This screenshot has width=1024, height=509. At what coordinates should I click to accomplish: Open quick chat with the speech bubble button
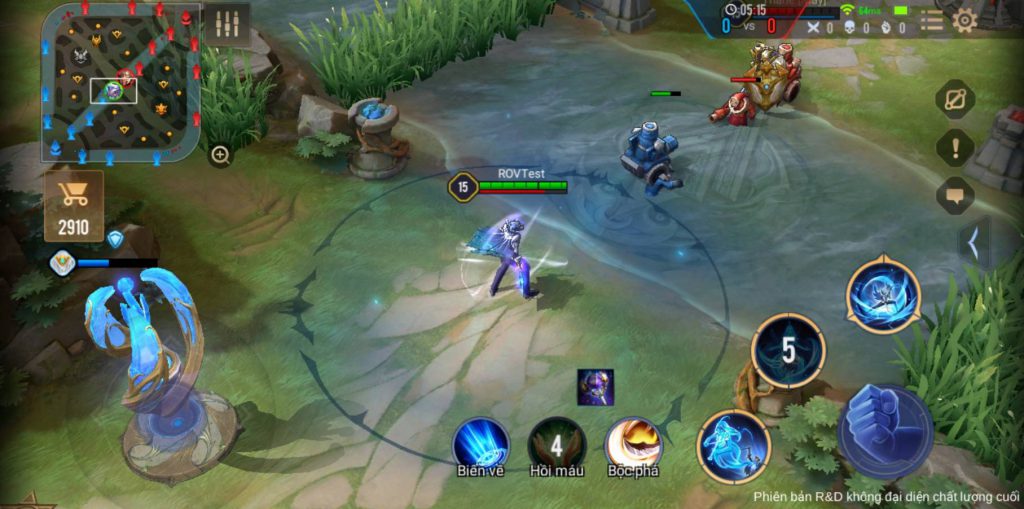(x=955, y=195)
